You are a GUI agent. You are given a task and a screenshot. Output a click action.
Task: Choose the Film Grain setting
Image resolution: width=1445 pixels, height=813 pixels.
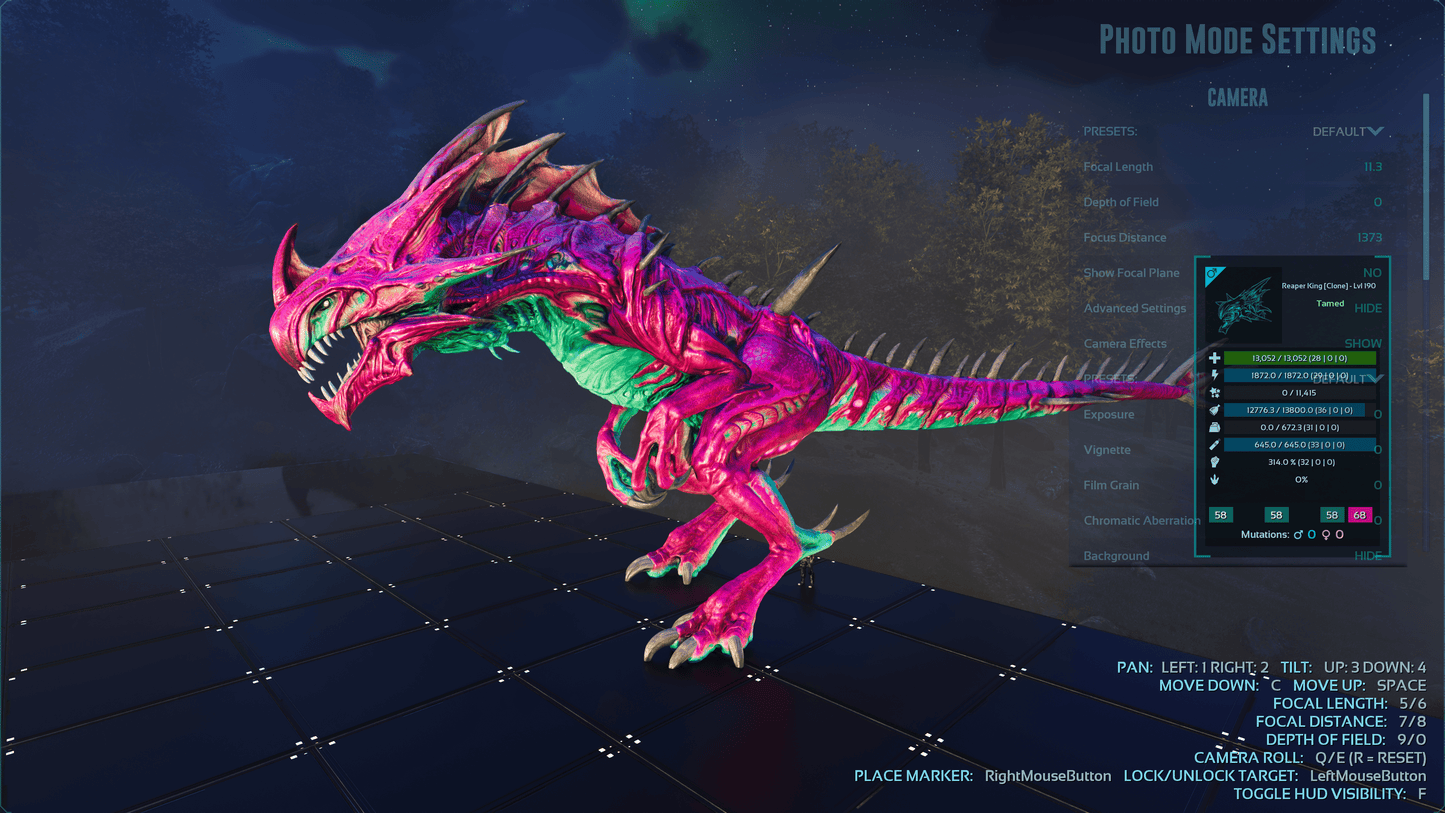point(1111,485)
